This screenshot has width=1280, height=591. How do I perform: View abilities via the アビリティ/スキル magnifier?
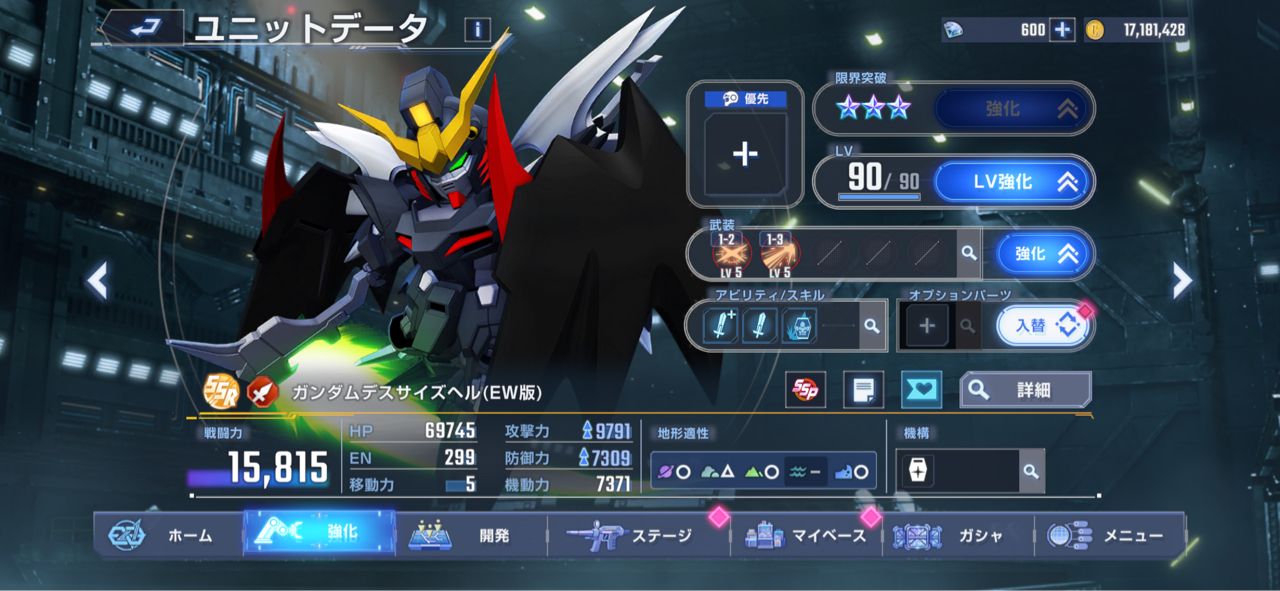click(872, 326)
